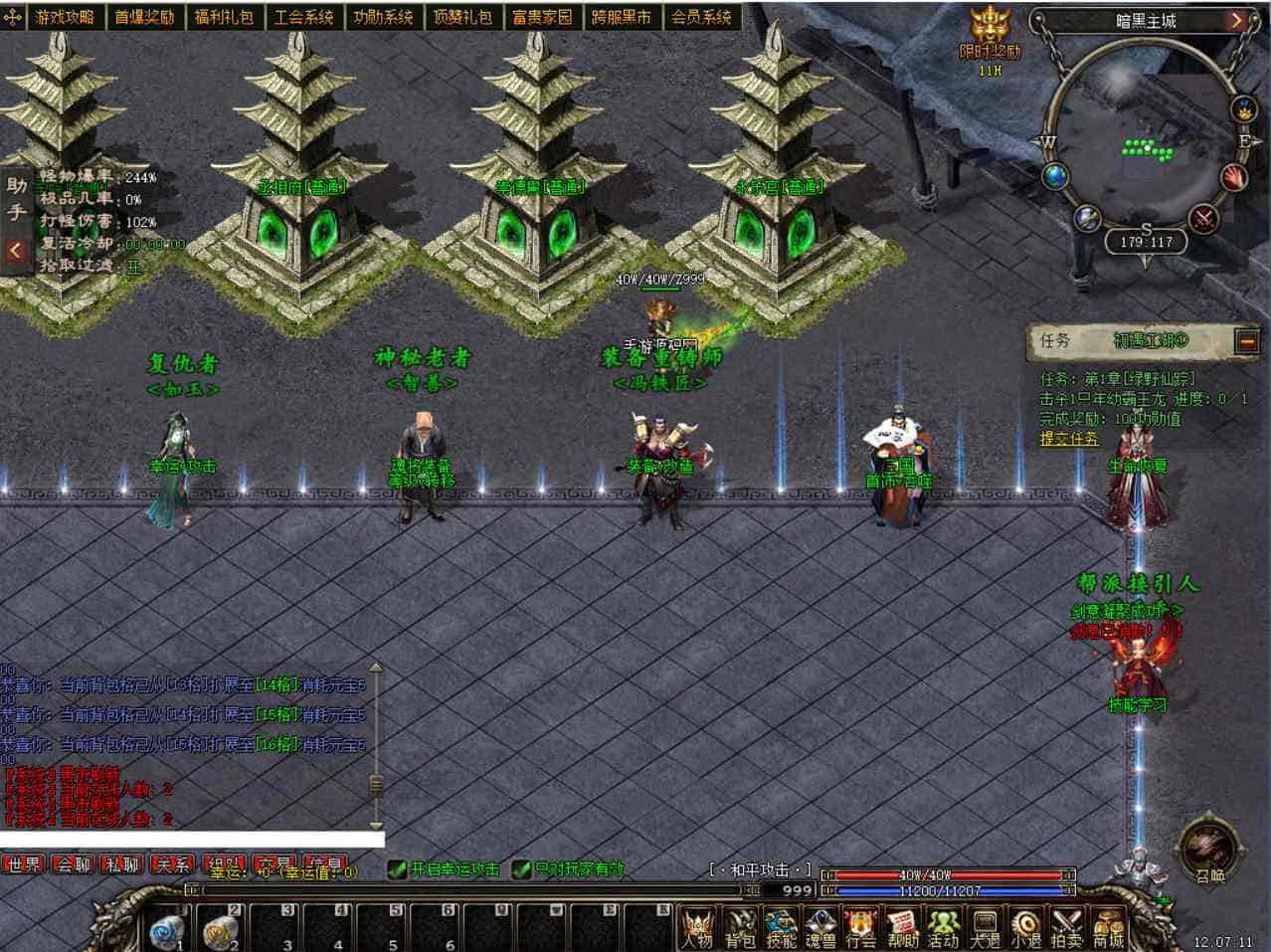Screen dimensions: 1271x952
Task: Activate the 召唤 summon button
Action: 1209,853
